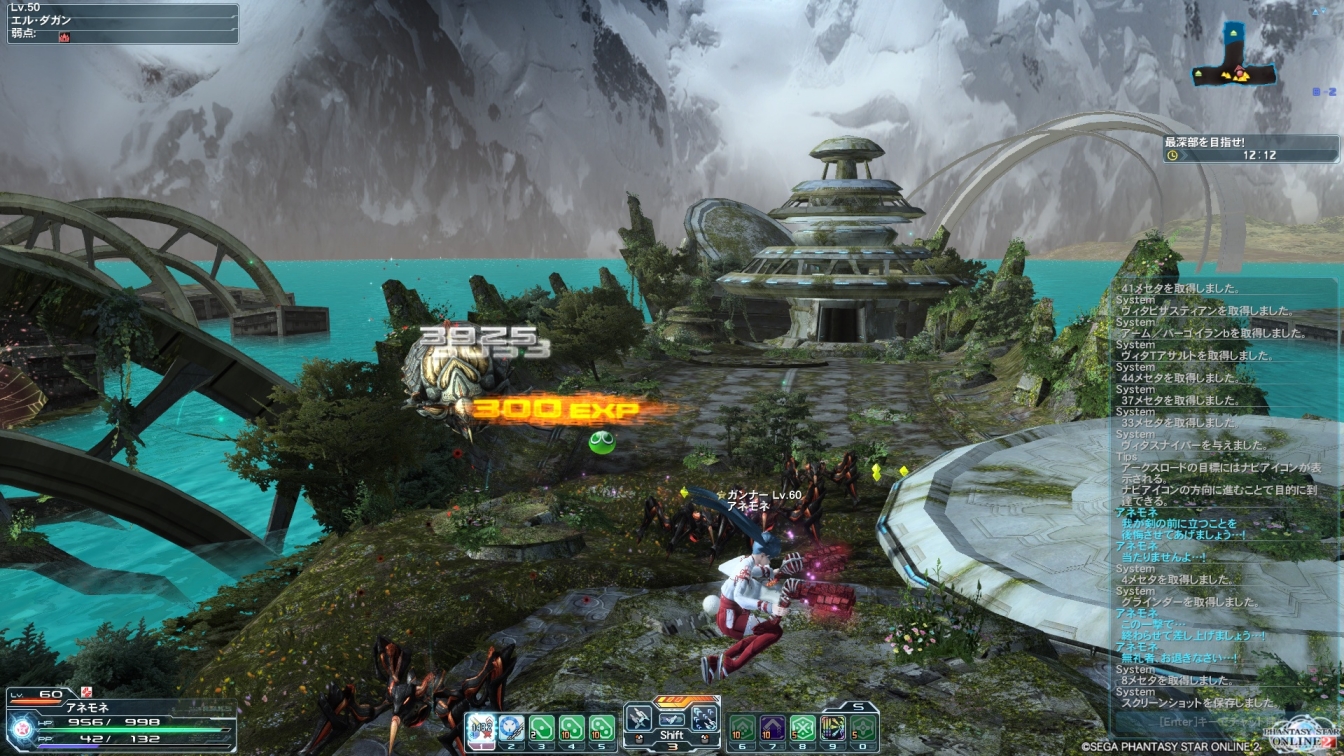Click the center weapon palette switch icon

coord(672,718)
